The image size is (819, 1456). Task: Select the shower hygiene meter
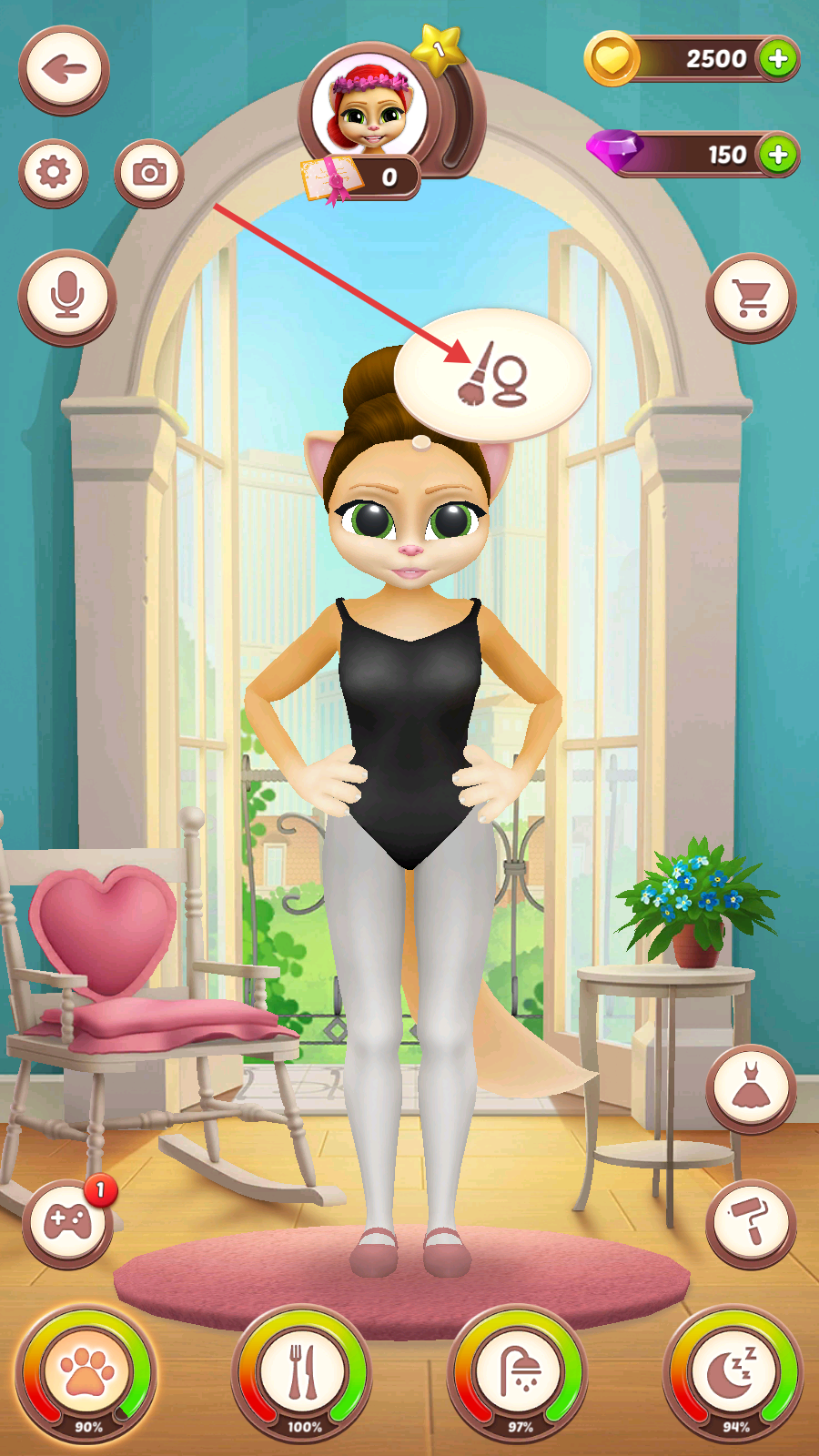click(518, 1373)
